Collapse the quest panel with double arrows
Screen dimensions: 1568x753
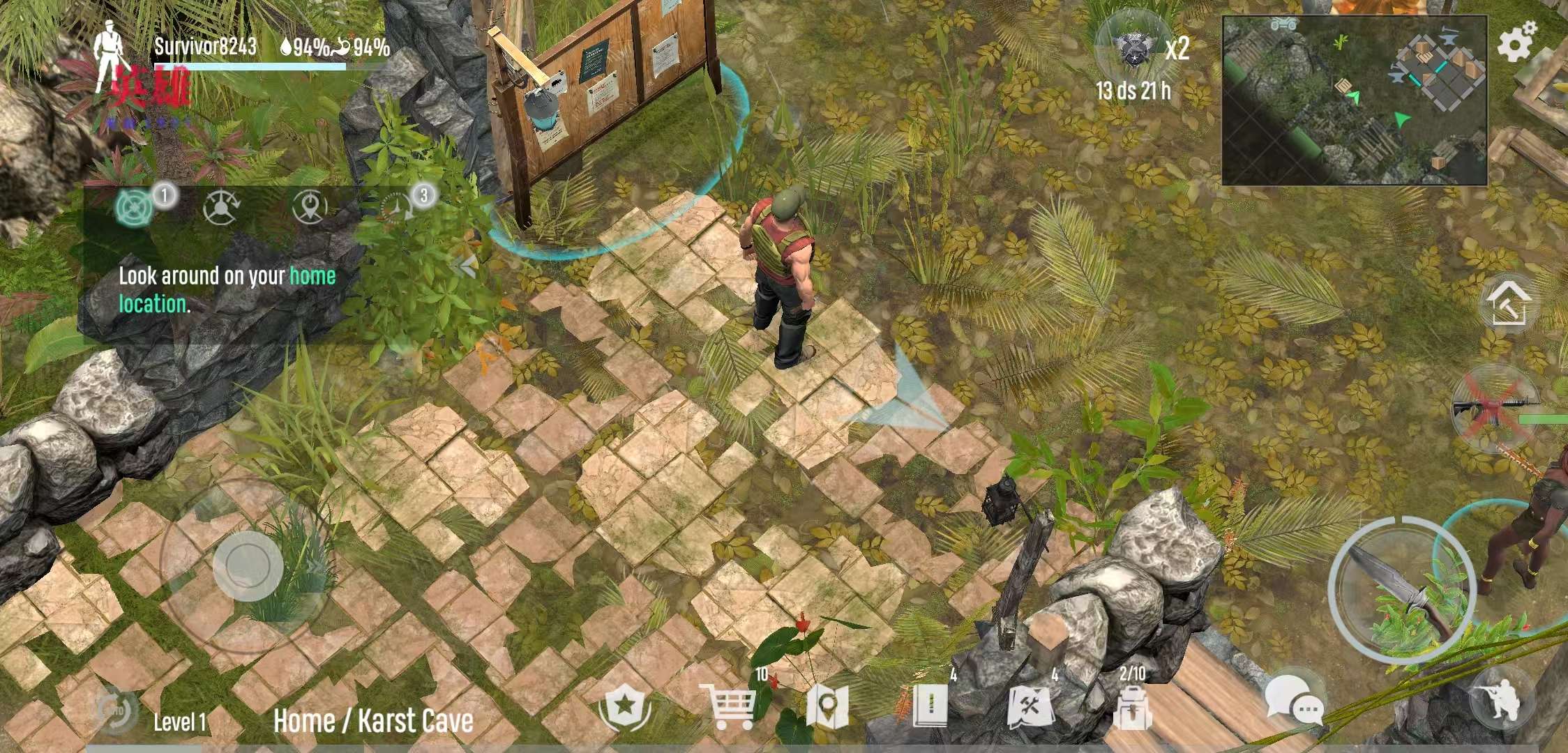tap(465, 265)
